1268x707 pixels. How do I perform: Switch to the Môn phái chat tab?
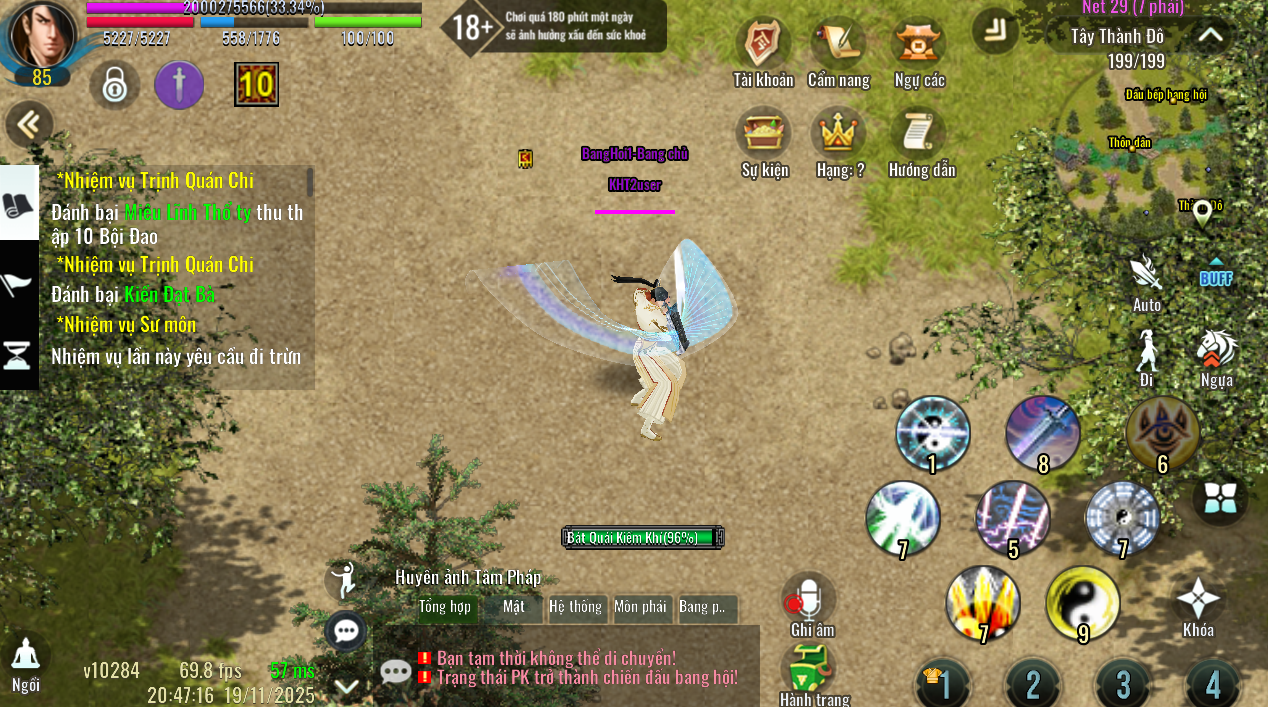point(640,607)
